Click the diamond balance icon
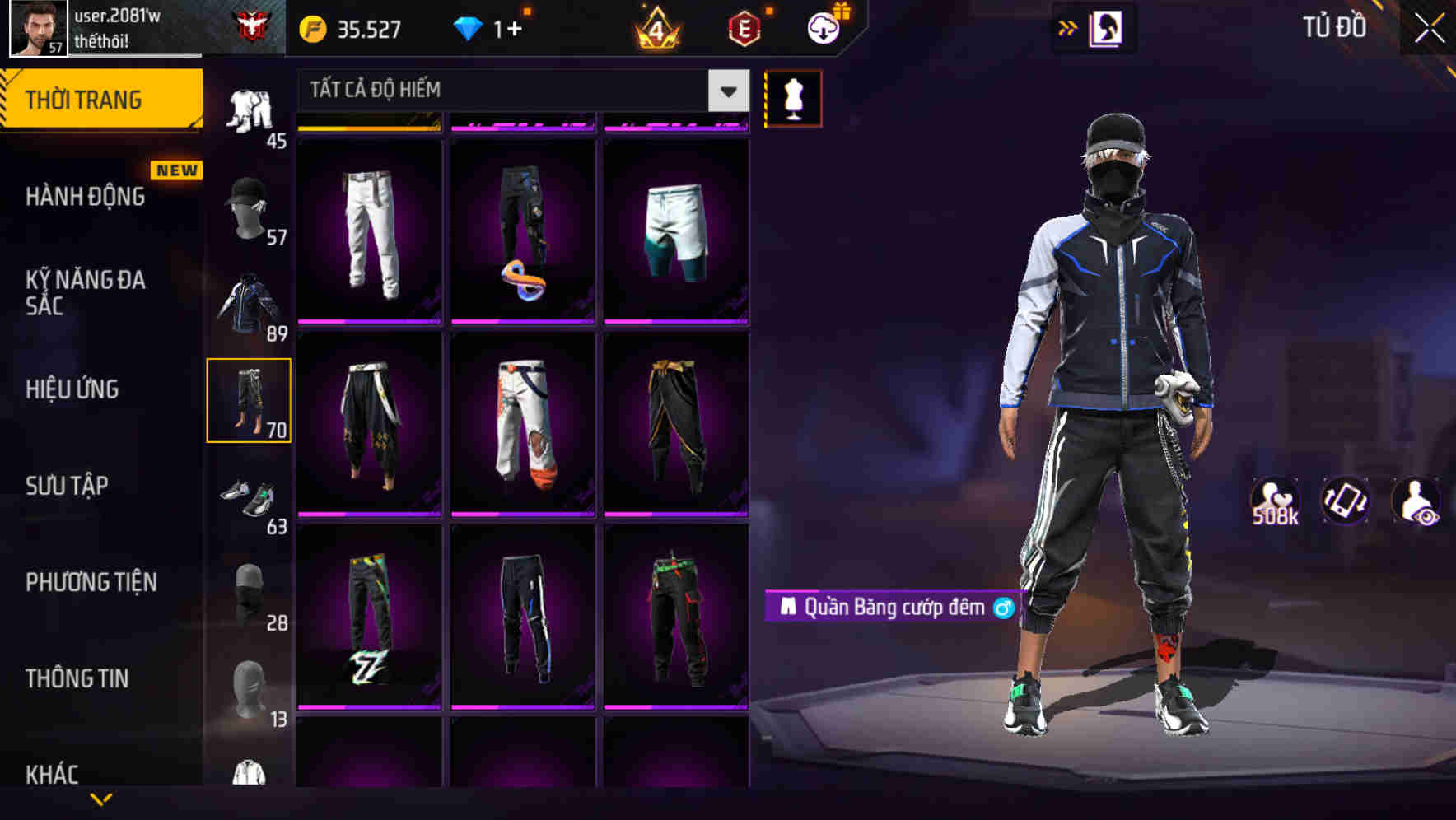The image size is (1456, 820). (x=469, y=27)
